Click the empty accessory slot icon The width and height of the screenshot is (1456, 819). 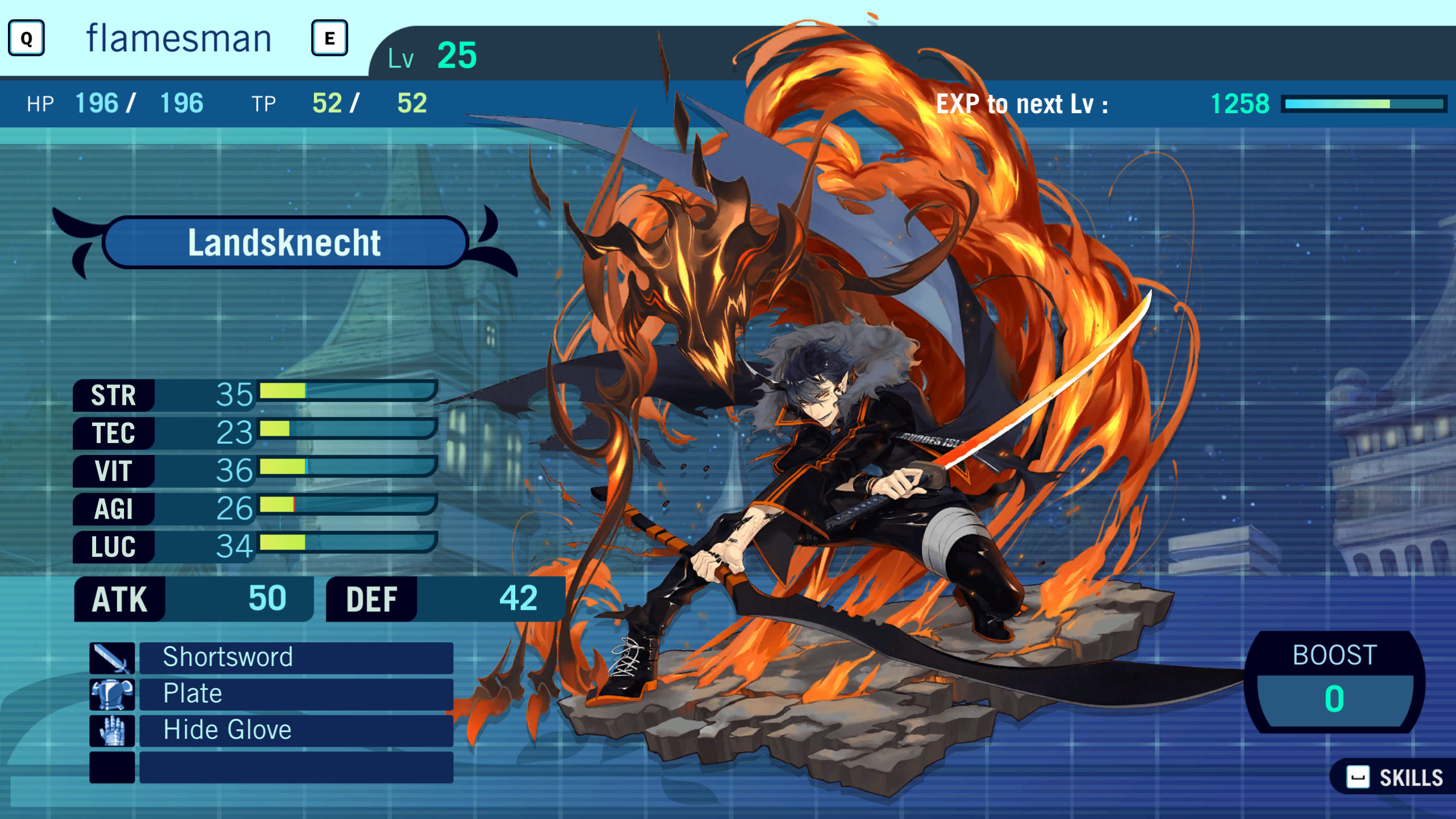(x=112, y=766)
